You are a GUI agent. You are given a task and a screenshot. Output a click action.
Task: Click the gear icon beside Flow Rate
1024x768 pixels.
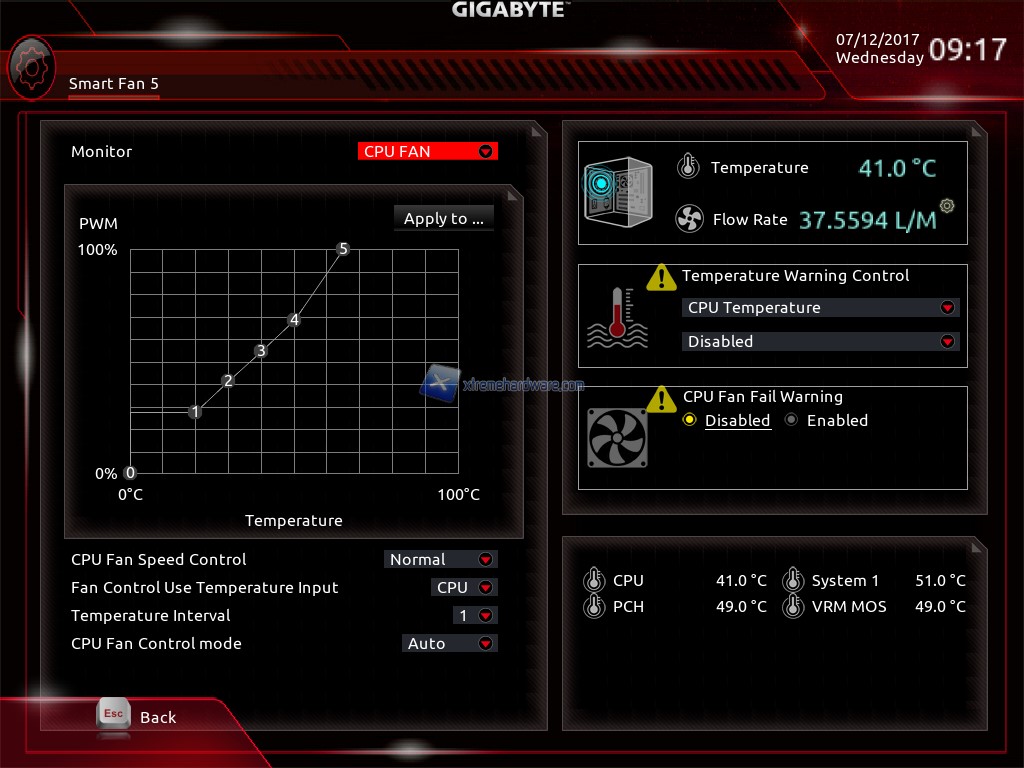(947, 206)
